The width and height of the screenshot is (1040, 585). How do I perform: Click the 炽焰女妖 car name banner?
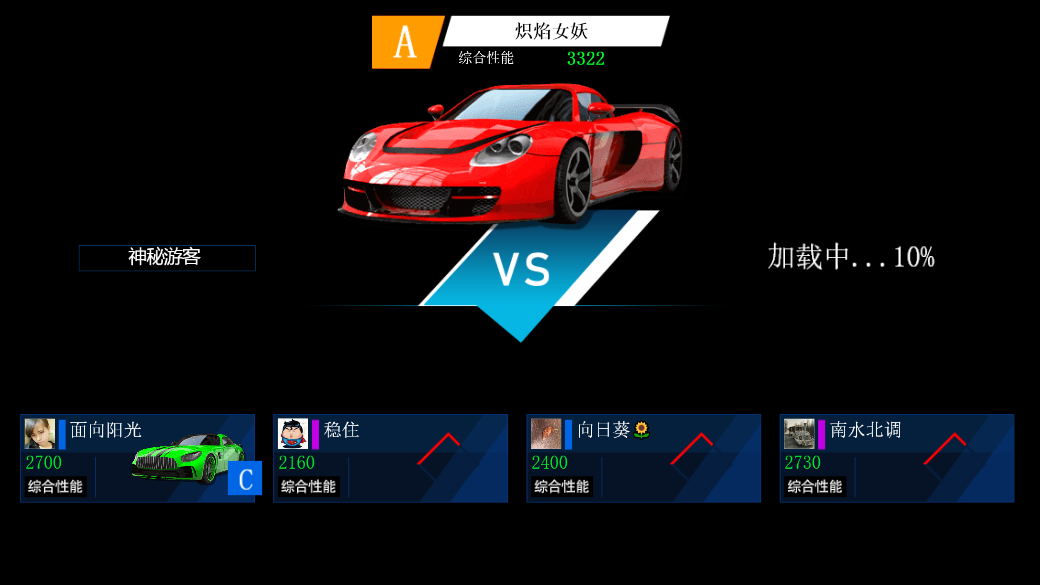tap(555, 31)
